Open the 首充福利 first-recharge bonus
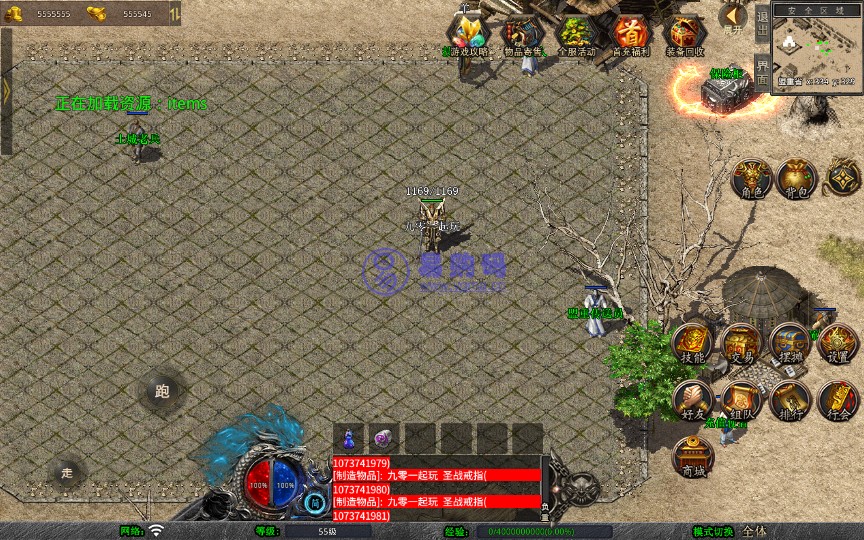Screen dimensions: 864x540 [630, 35]
